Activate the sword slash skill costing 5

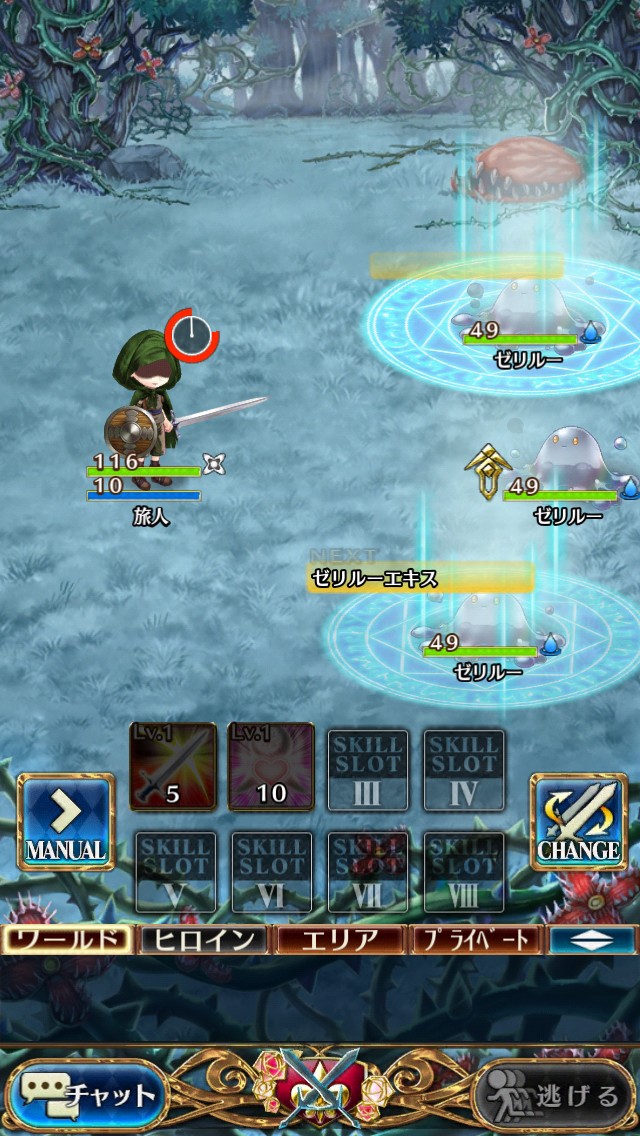tap(173, 767)
